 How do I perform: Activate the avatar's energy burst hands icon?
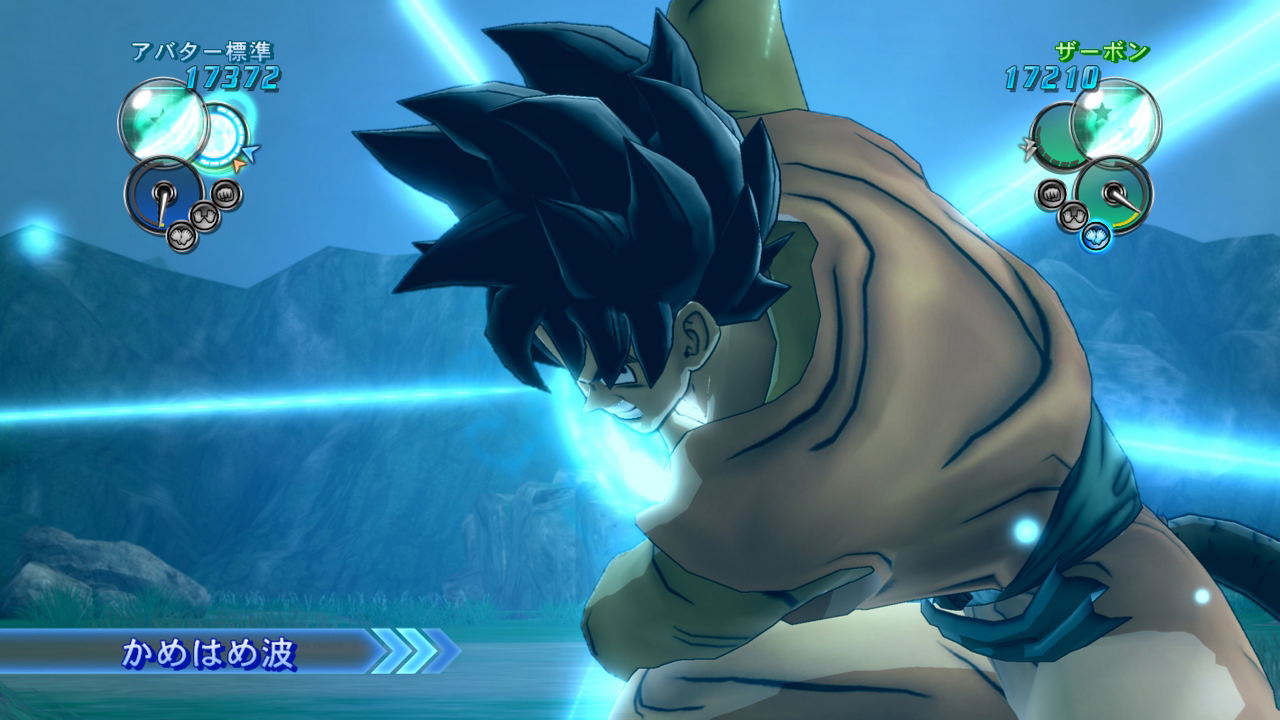coord(182,236)
